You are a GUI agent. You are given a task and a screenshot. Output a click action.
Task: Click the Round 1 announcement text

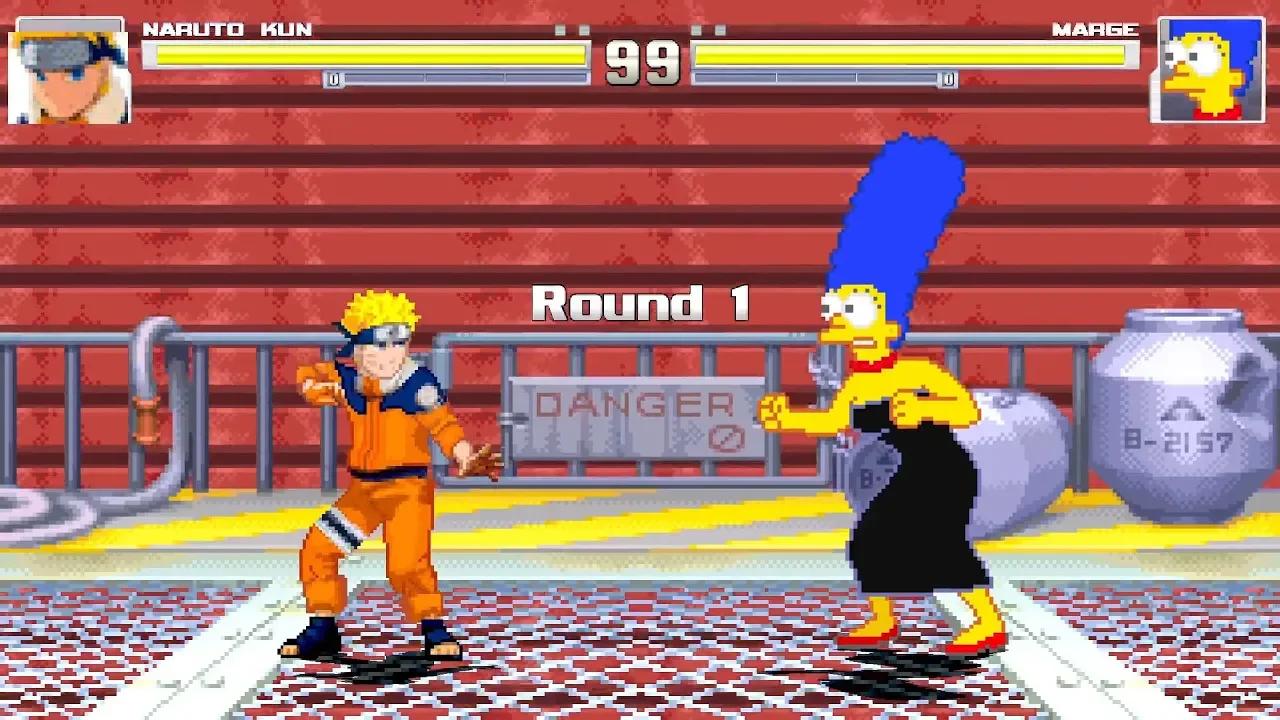pyautogui.click(x=645, y=302)
